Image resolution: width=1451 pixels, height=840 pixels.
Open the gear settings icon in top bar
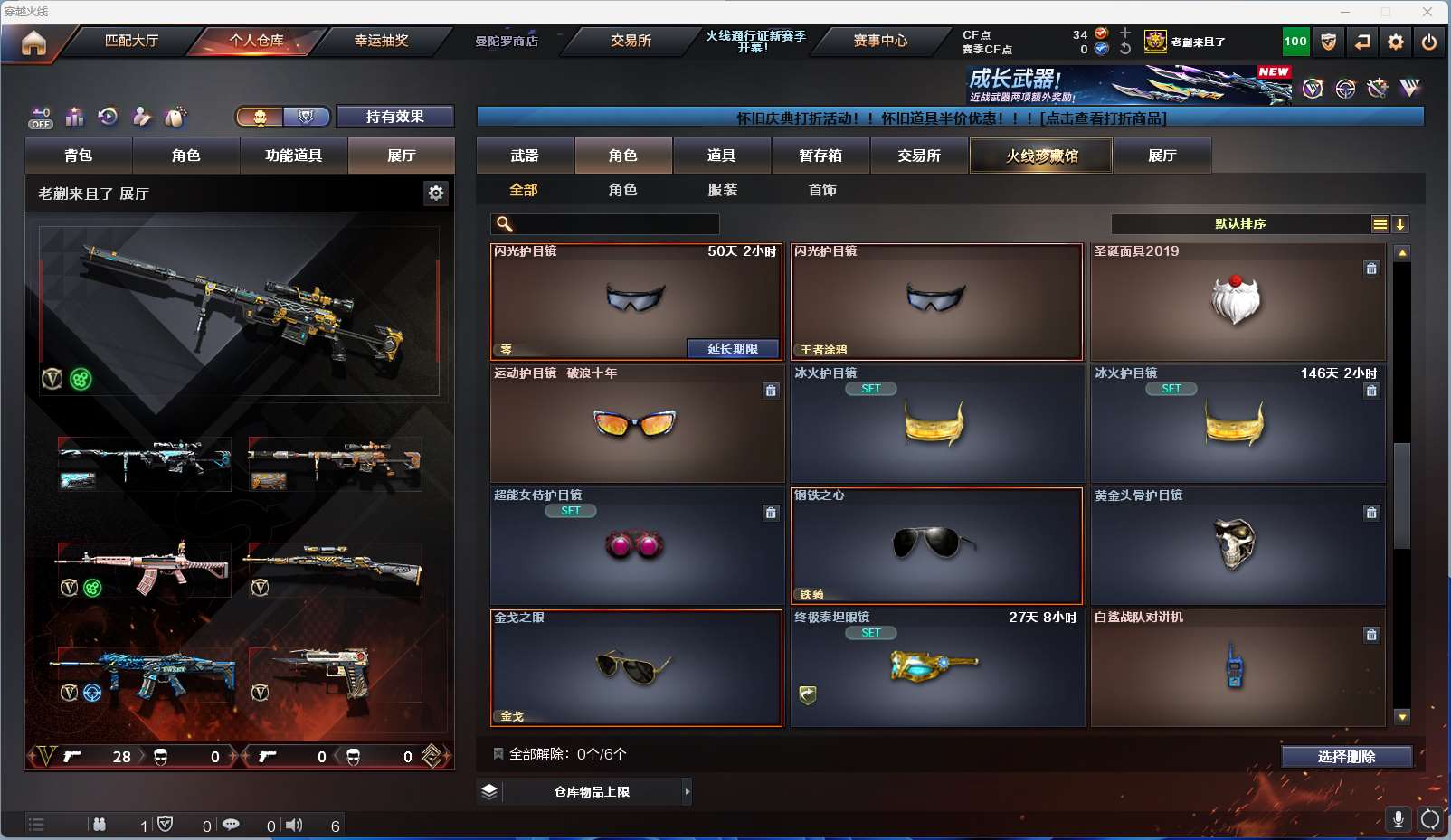(1396, 42)
